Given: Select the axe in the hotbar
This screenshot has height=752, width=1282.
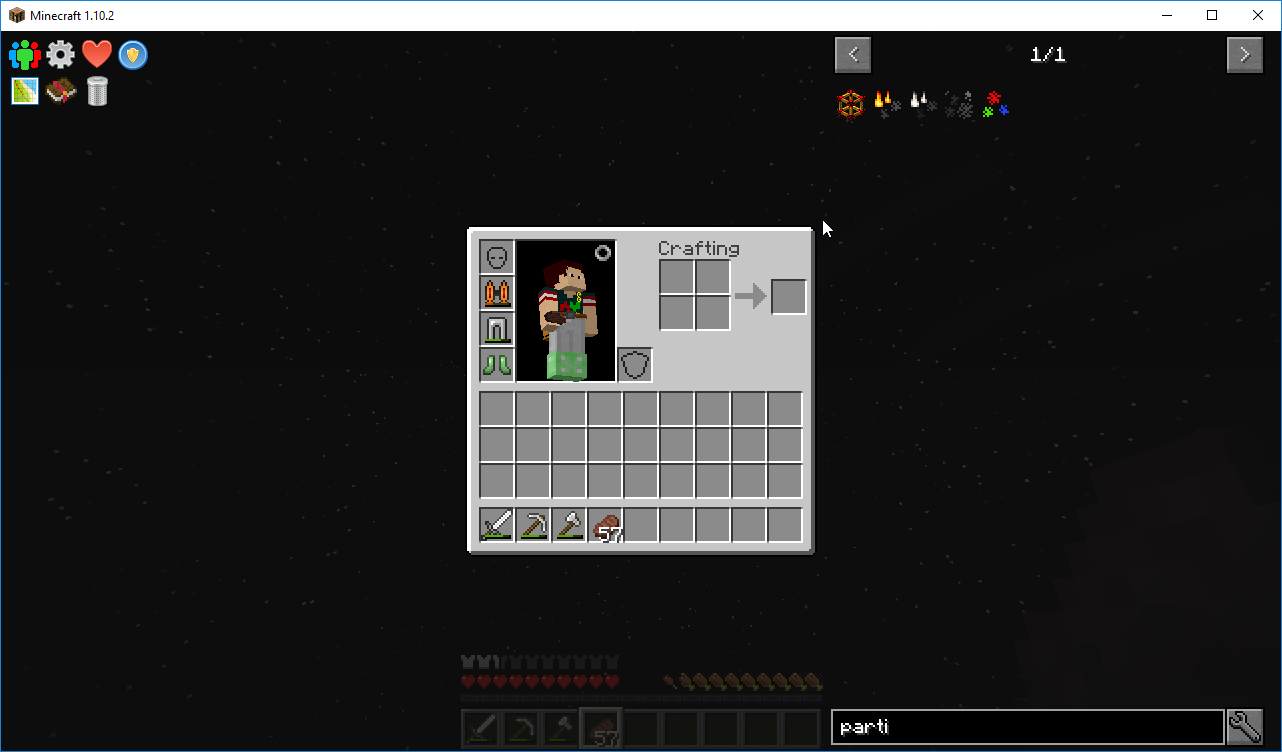Looking at the screenshot, I should click(569, 525).
